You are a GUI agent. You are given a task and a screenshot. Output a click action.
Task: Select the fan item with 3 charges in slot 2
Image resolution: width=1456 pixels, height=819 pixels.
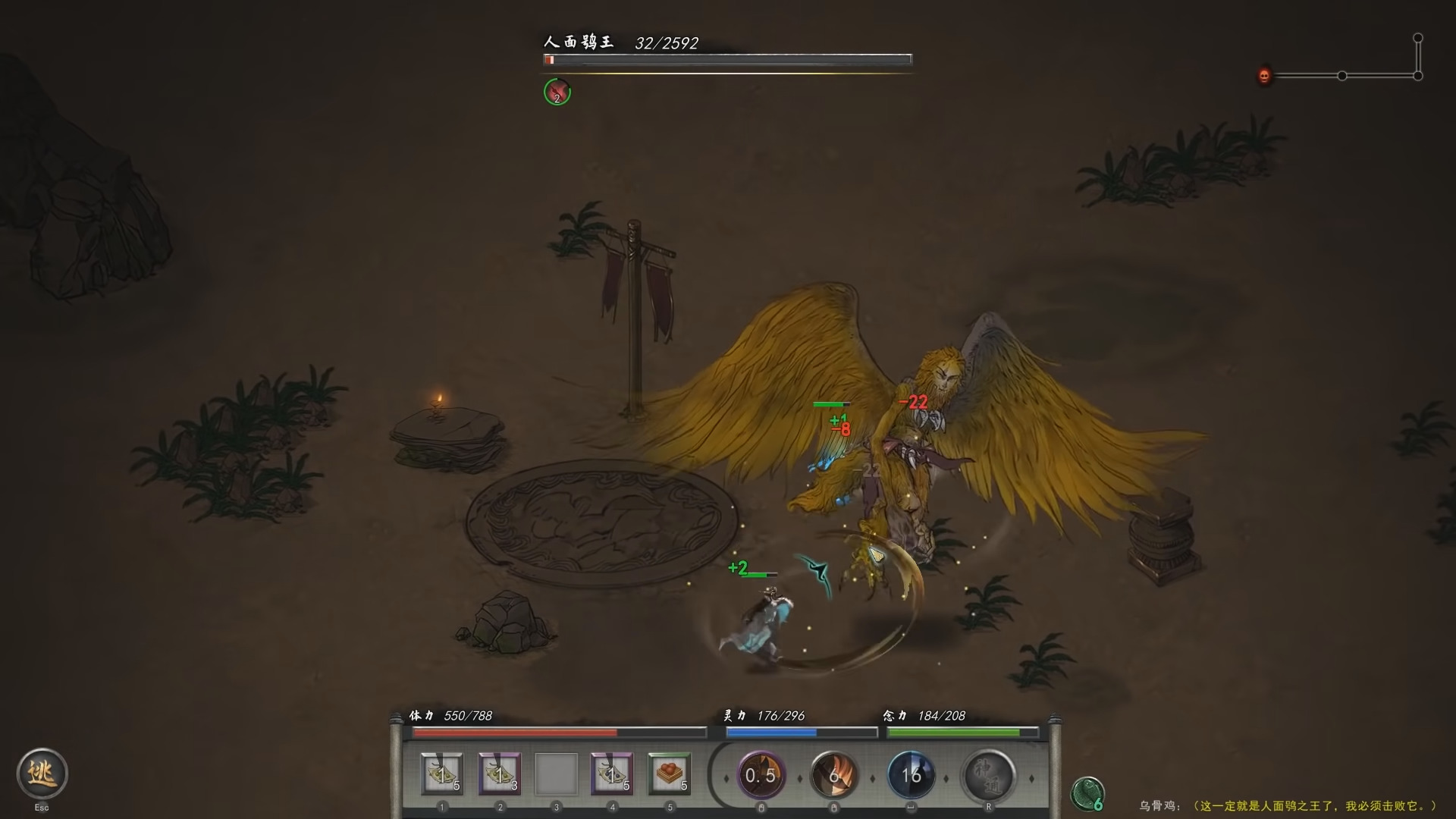coord(499,773)
